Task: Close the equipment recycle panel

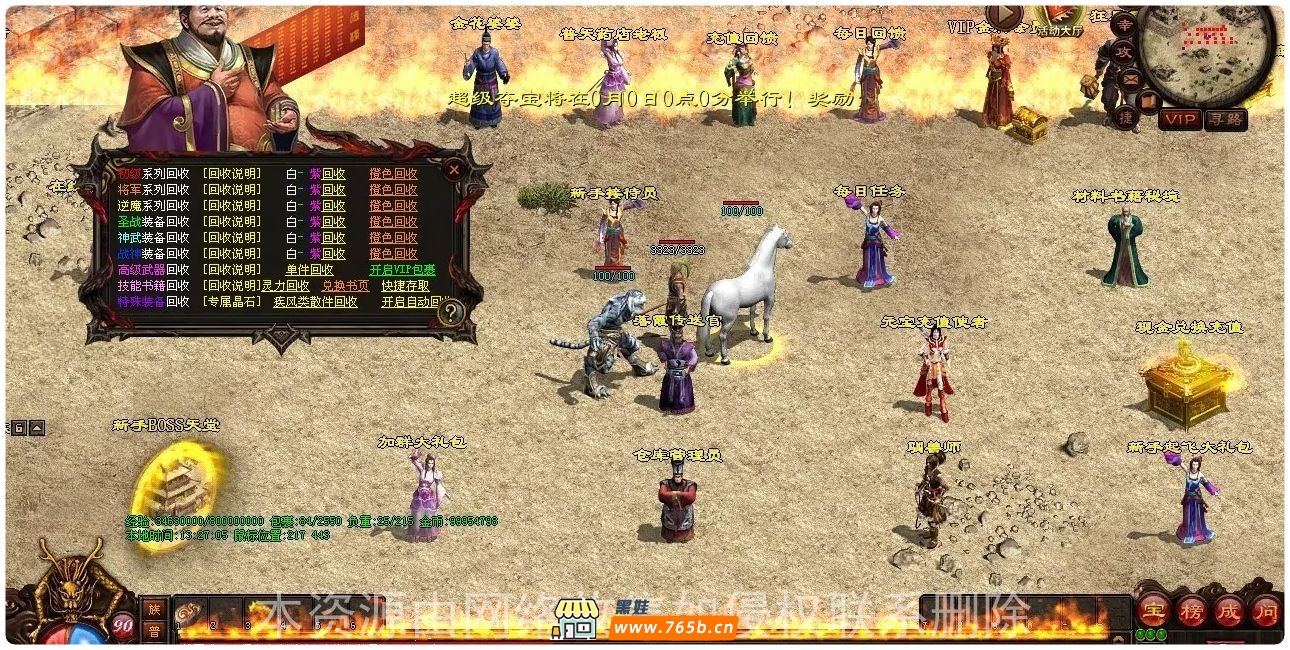Action: click(x=454, y=170)
